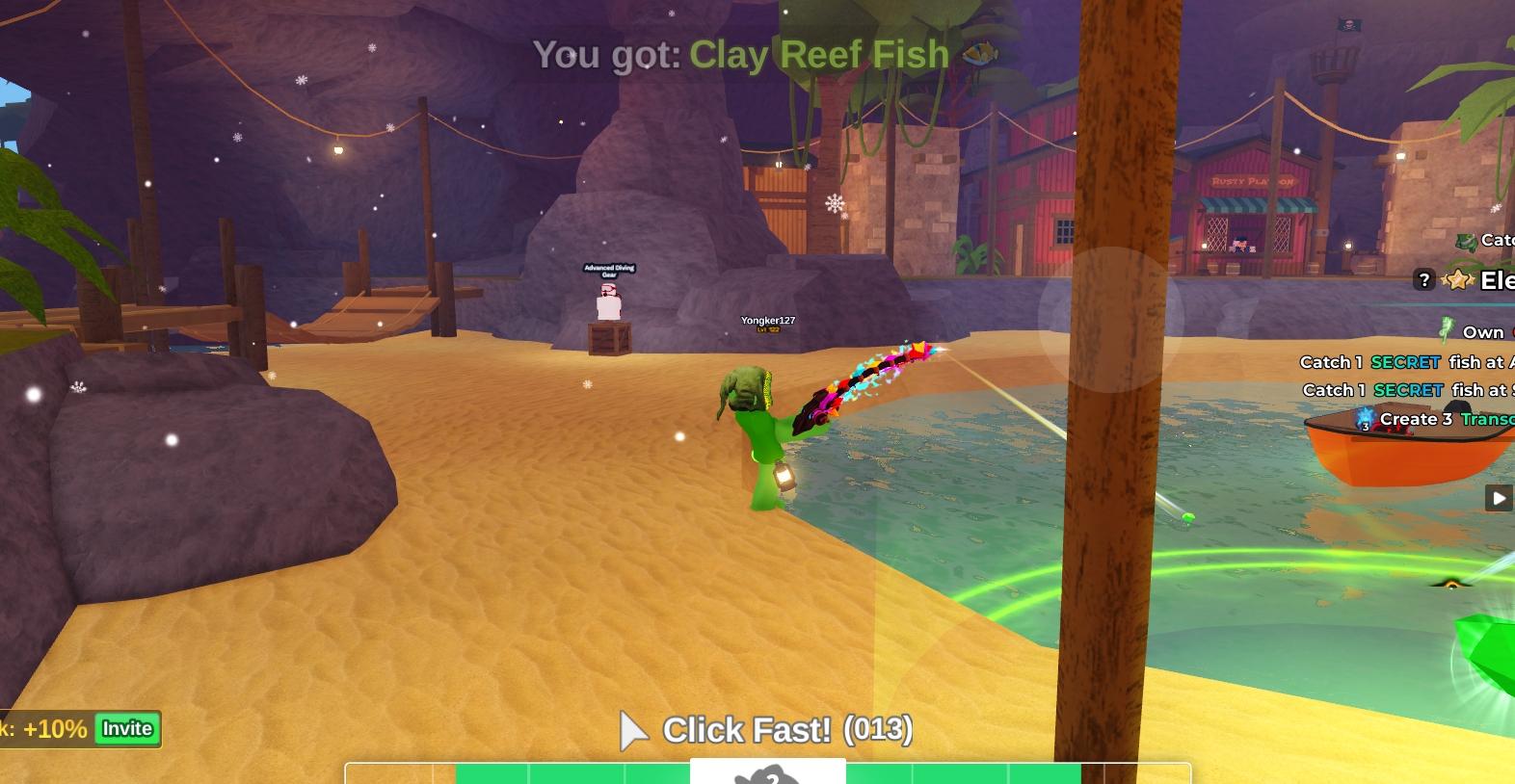1515x784 pixels.
Task: Open help via the question mark icon
Action: click(1425, 280)
